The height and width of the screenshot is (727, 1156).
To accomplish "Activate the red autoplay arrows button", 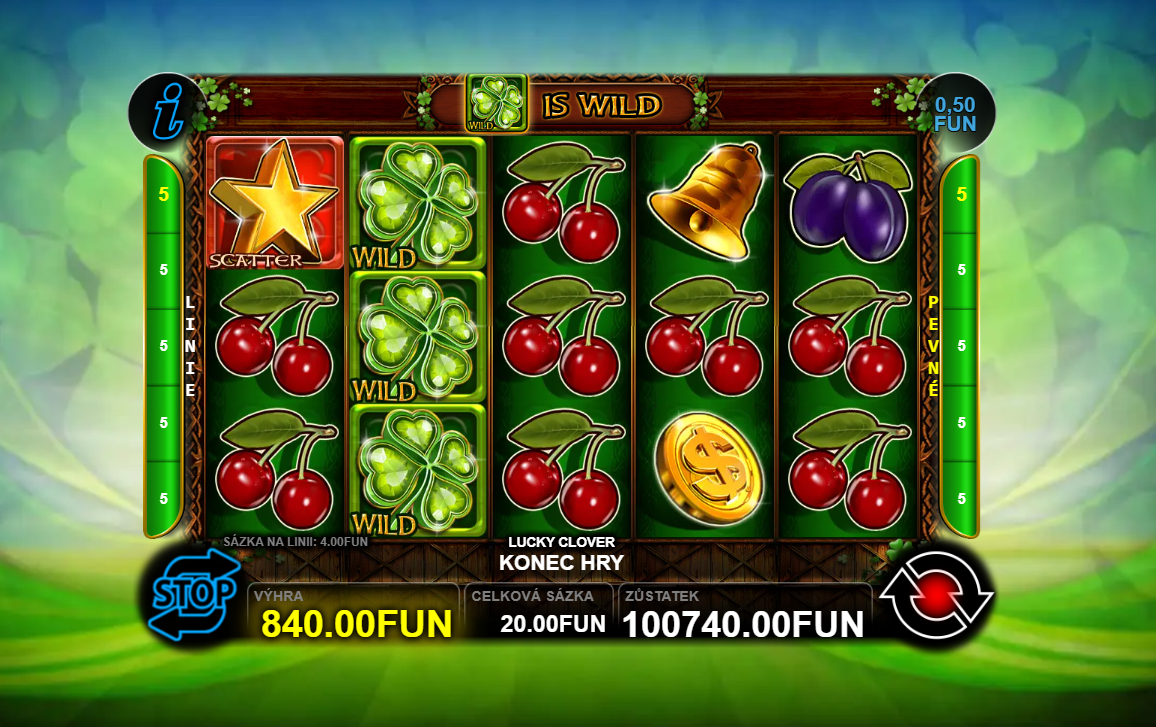I will point(936,596).
